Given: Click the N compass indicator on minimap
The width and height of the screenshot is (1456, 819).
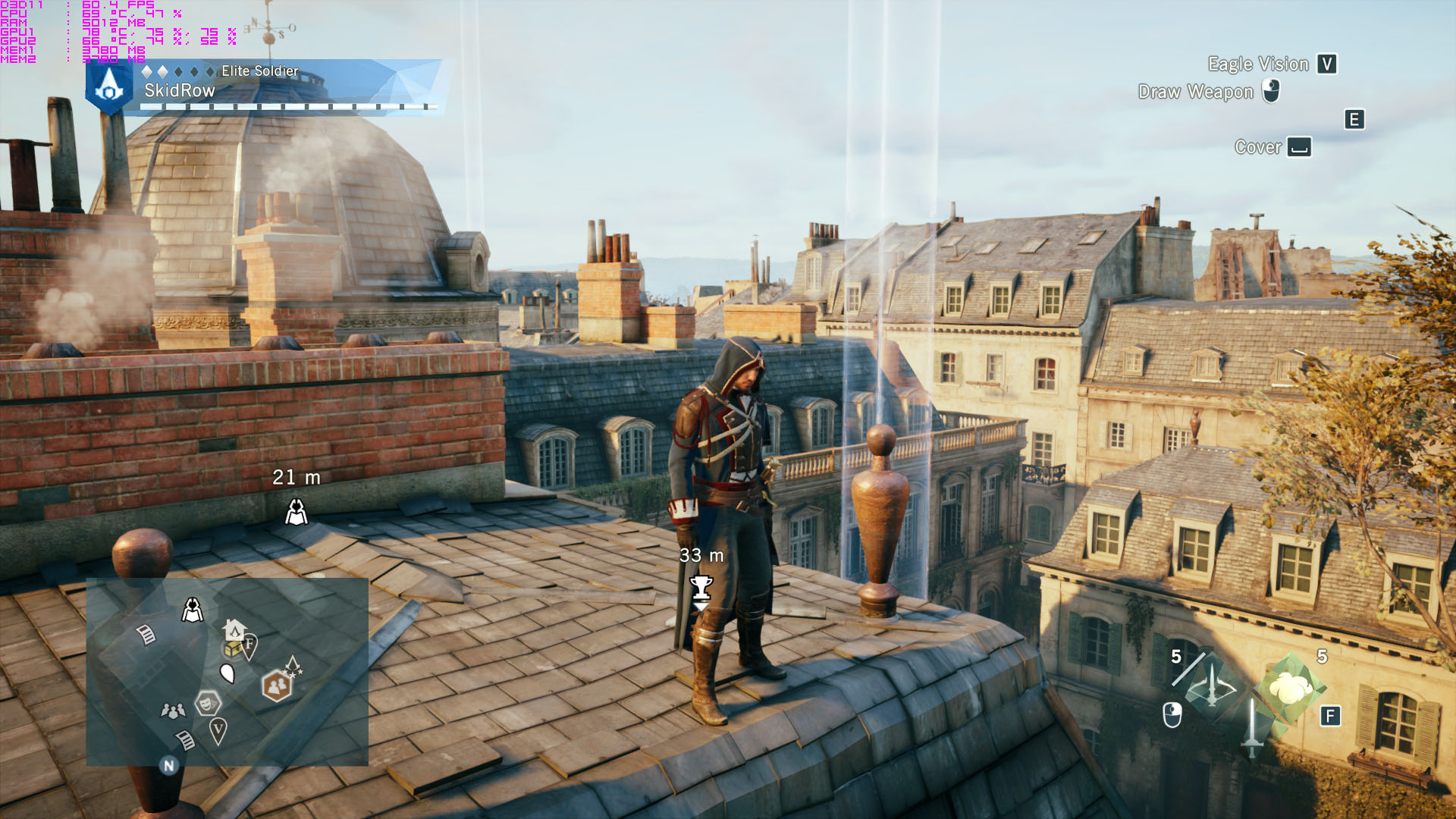Looking at the screenshot, I should pos(169,765).
